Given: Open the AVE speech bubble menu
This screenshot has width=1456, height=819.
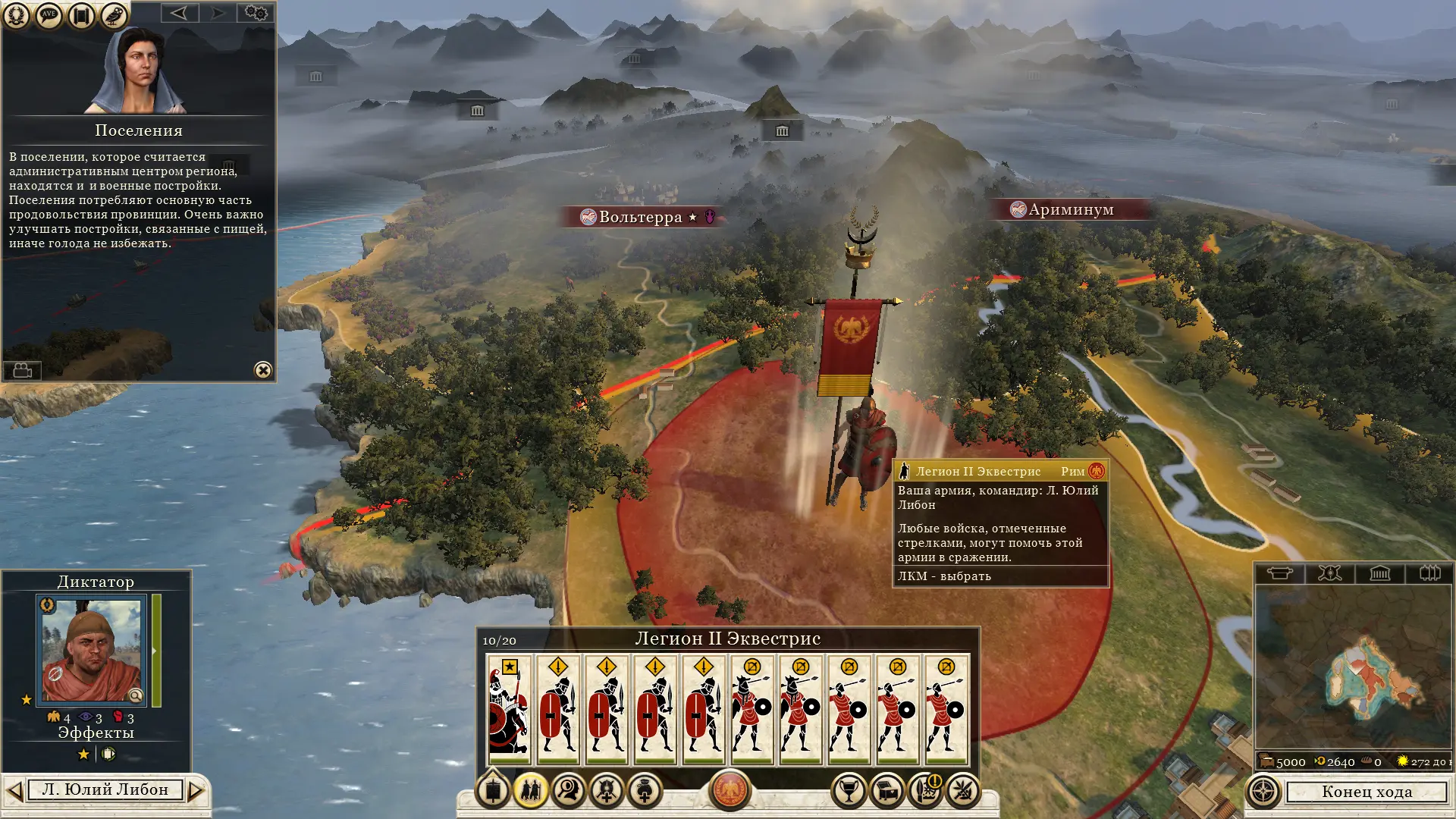Looking at the screenshot, I should tap(49, 15).
